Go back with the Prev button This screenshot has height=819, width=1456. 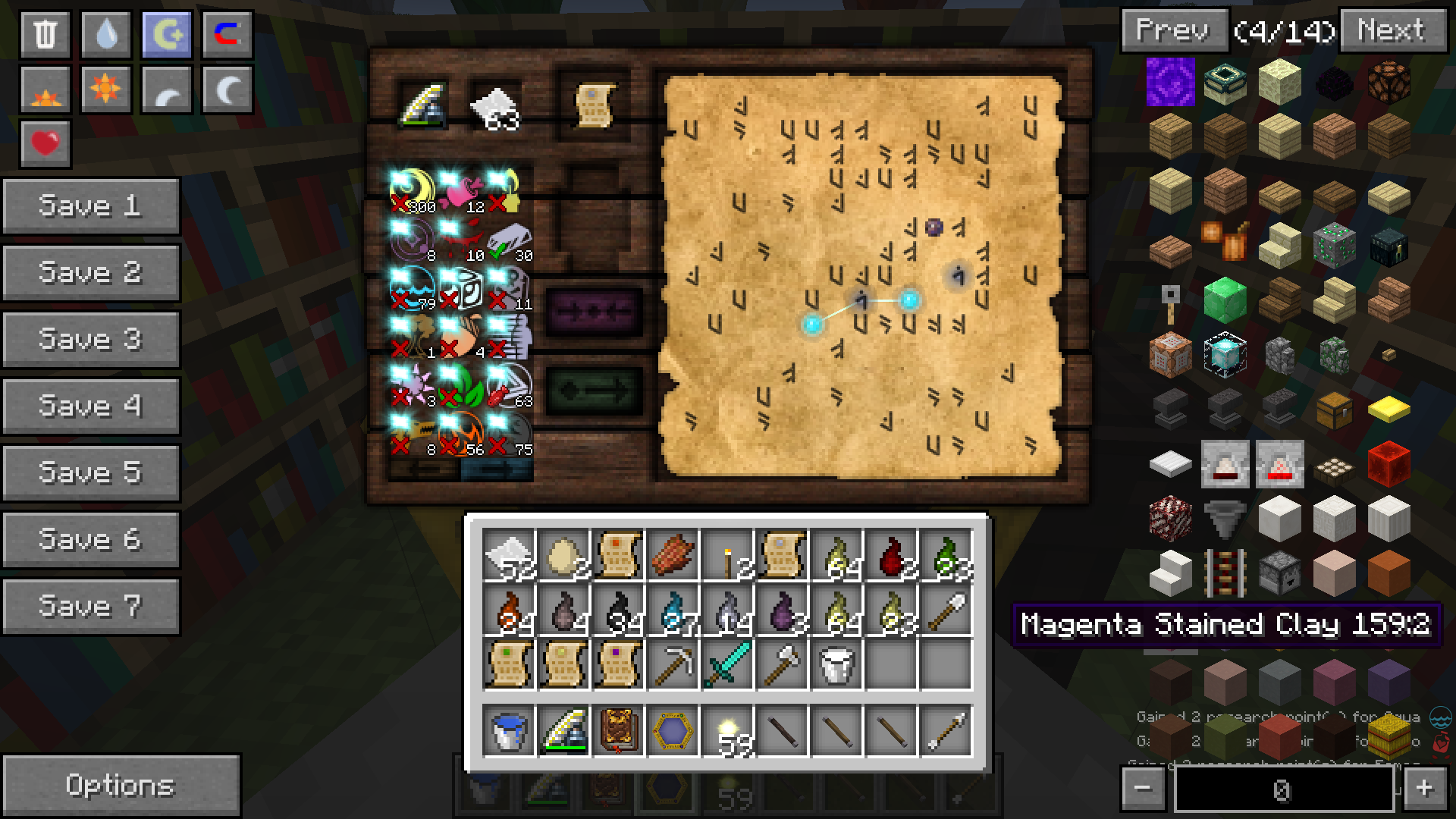1172,31
